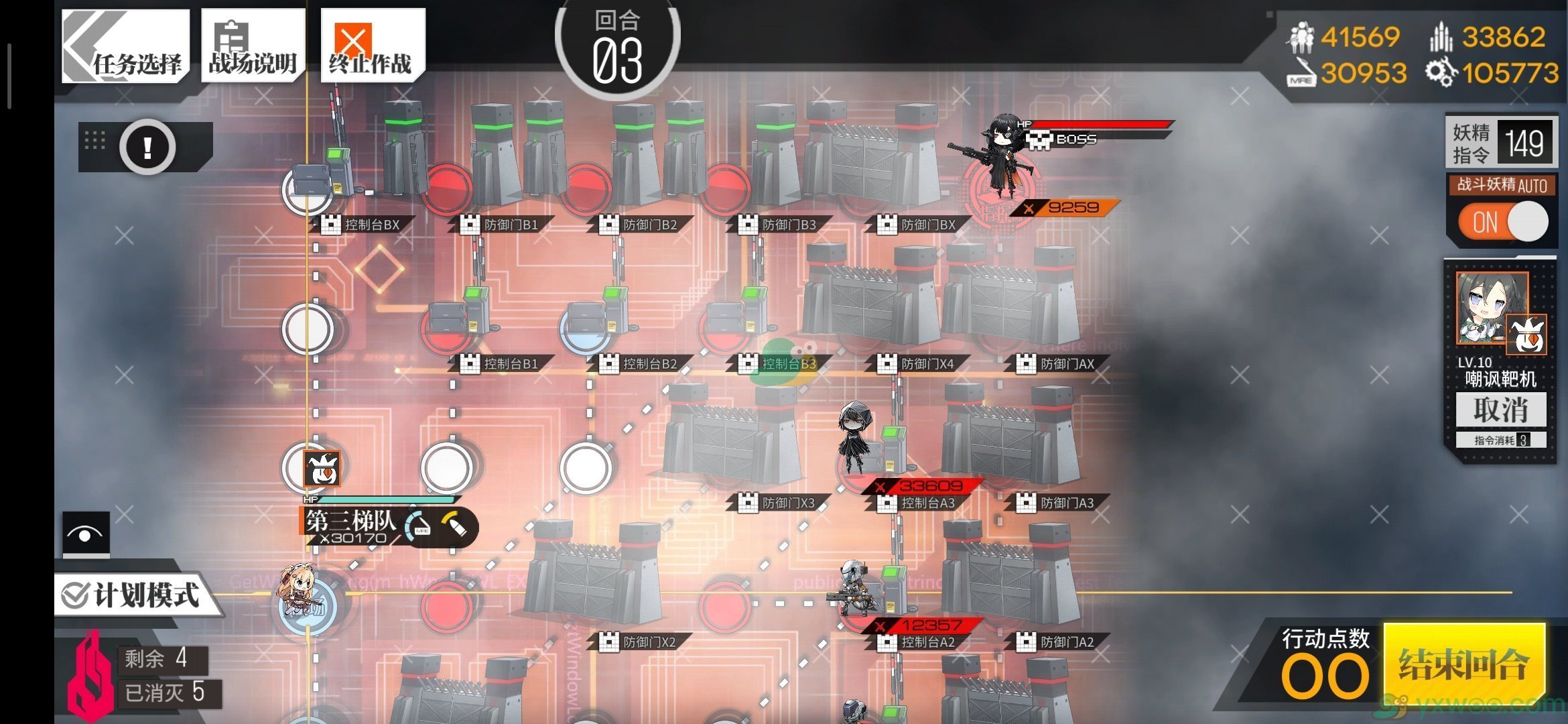Go back to 任务选择 mission select
1568x724 pixels.
(125, 46)
